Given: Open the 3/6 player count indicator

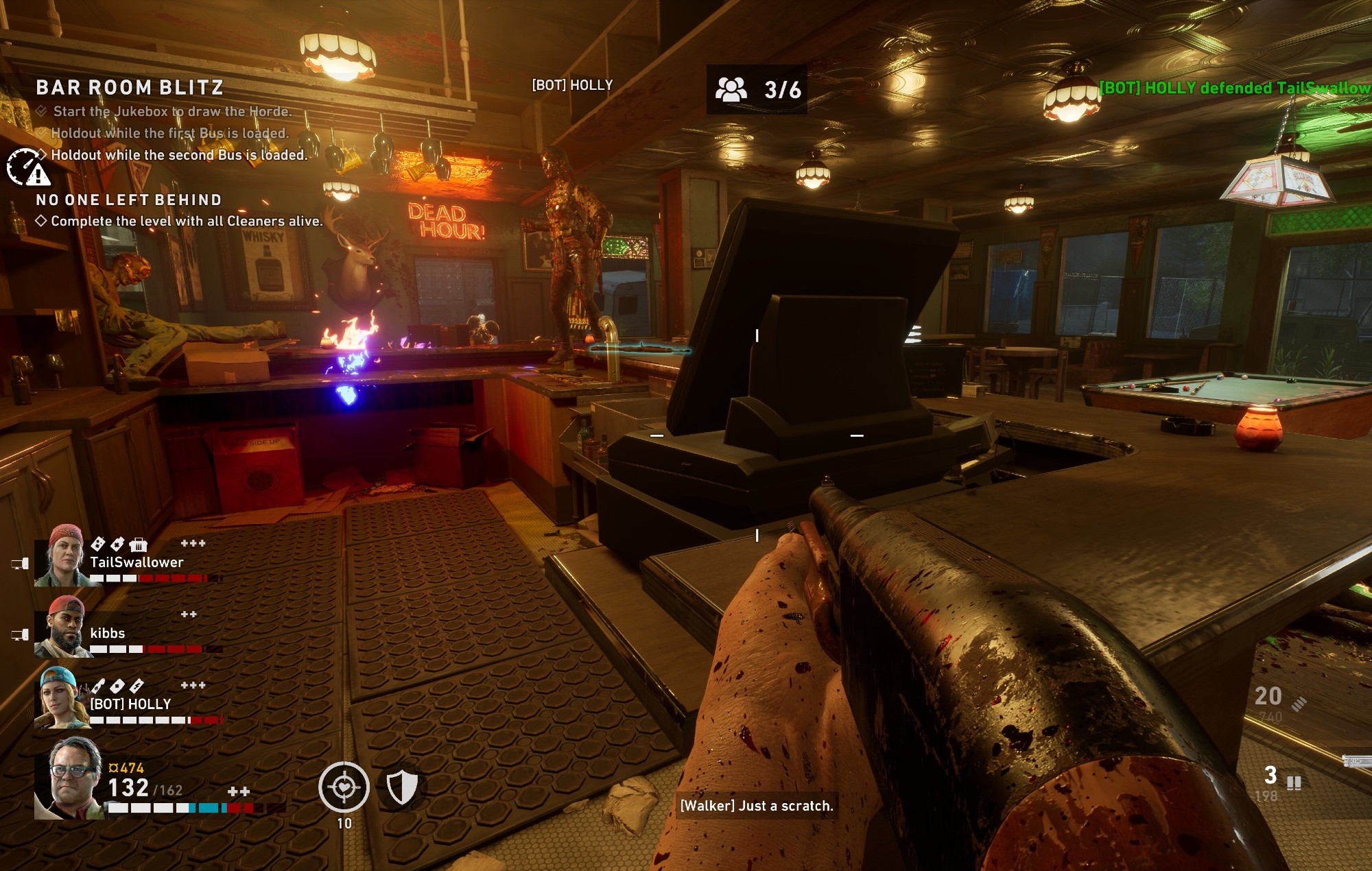Looking at the screenshot, I should coord(757,89).
